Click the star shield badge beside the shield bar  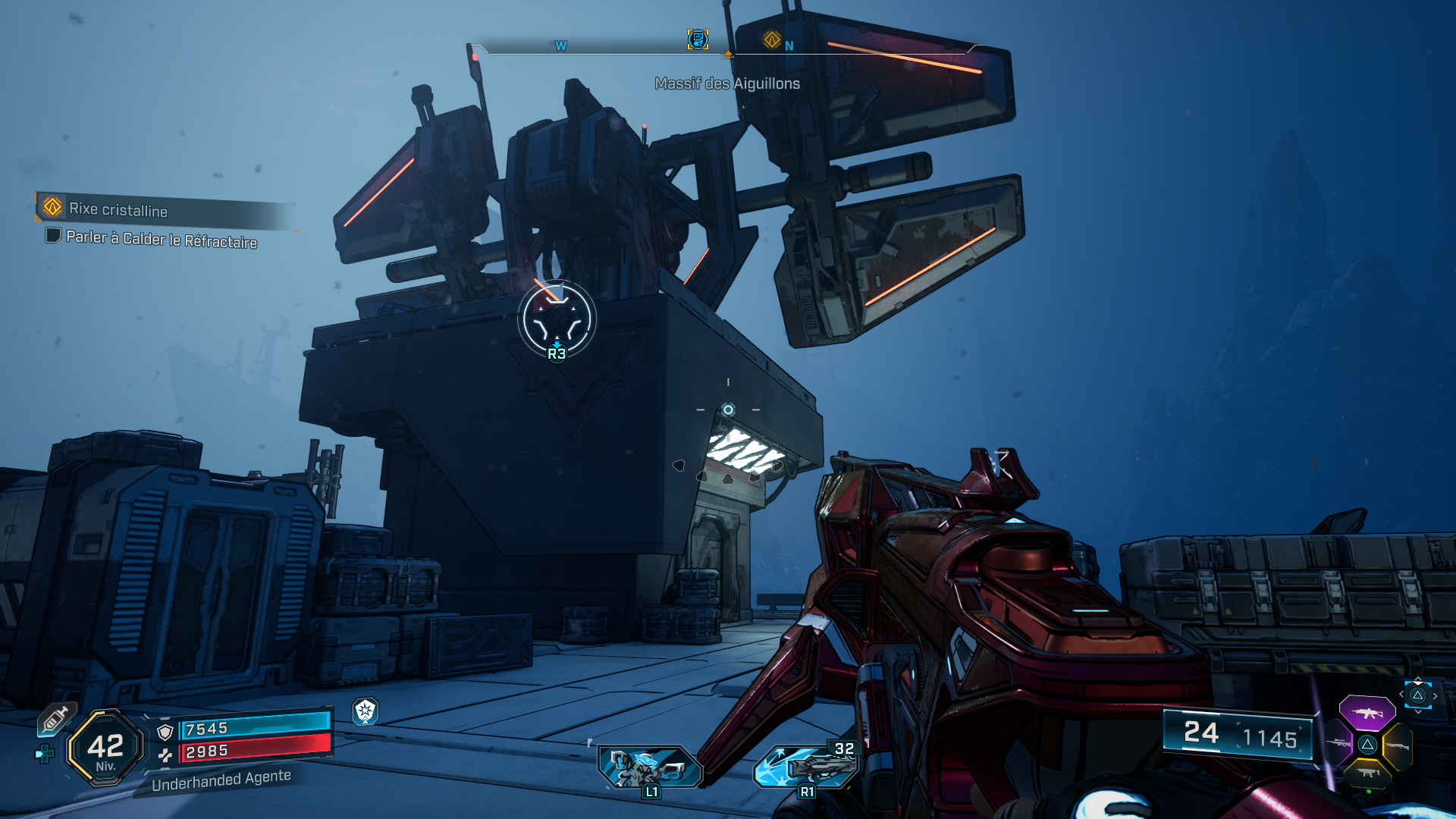pyautogui.click(x=364, y=712)
